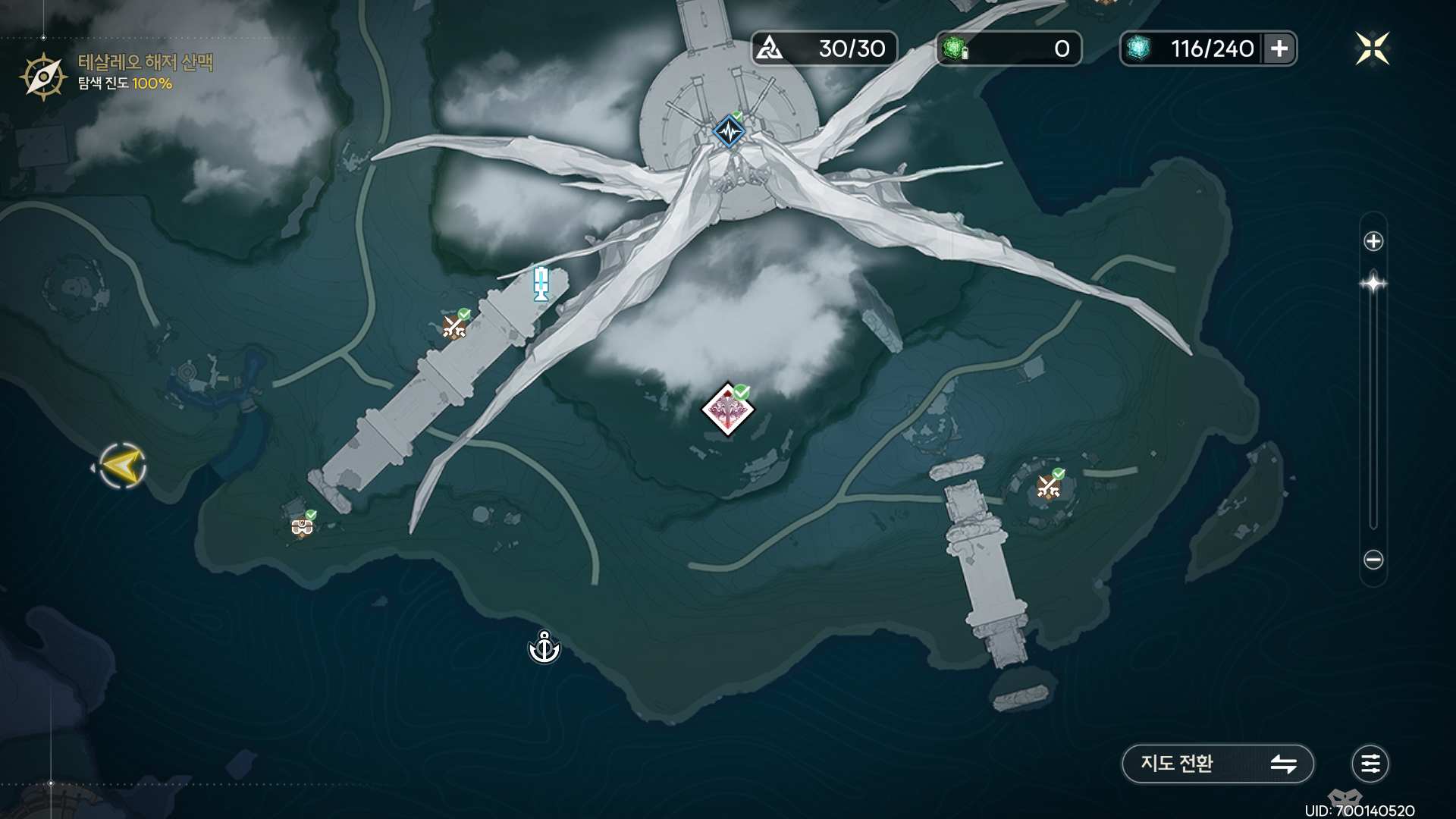This screenshot has height=819, width=1456.
Task: Click the map zoom-out minus button
Action: pyautogui.click(x=1373, y=560)
